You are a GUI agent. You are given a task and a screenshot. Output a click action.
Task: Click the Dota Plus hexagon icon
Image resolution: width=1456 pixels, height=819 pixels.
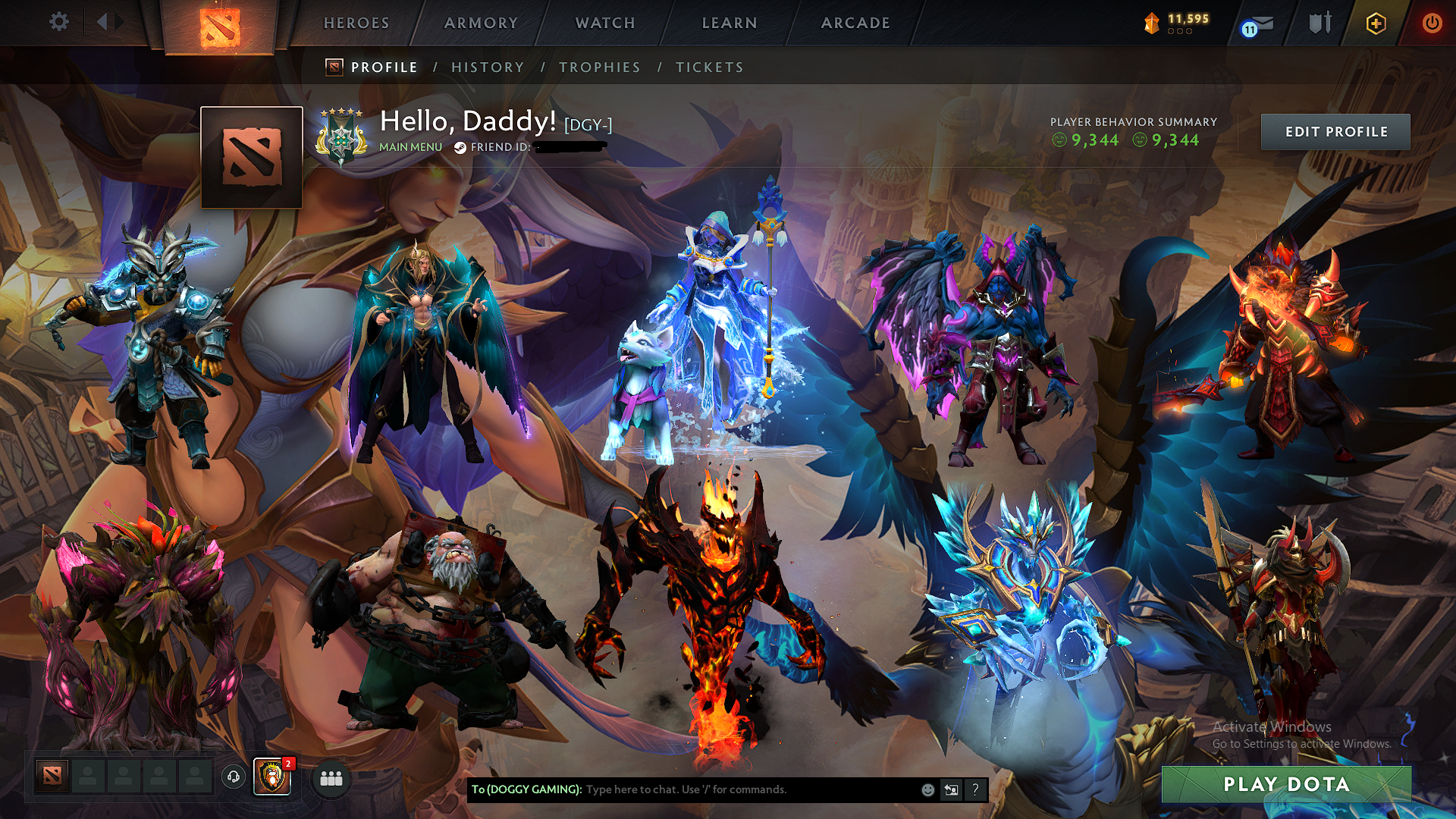click(1376, 23)
